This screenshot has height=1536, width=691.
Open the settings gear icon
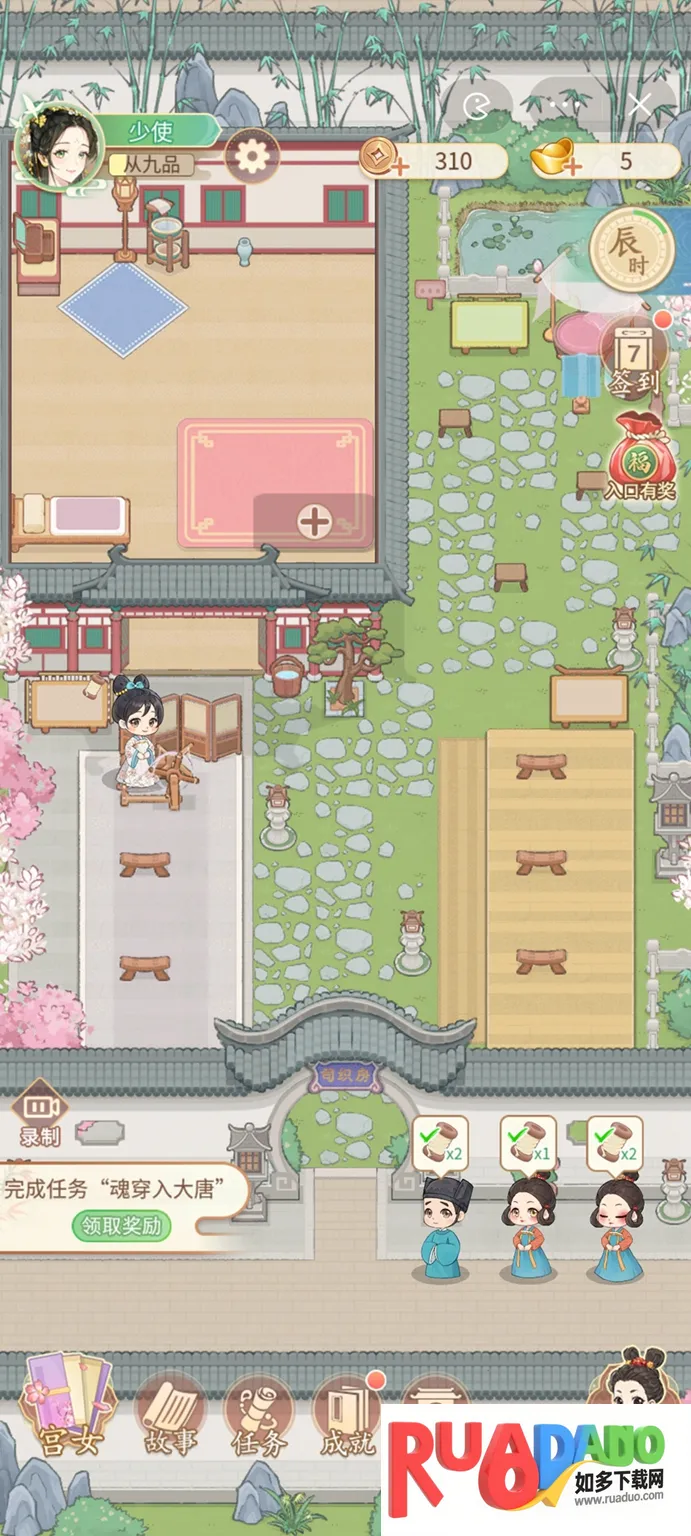(x=251, y=156)
